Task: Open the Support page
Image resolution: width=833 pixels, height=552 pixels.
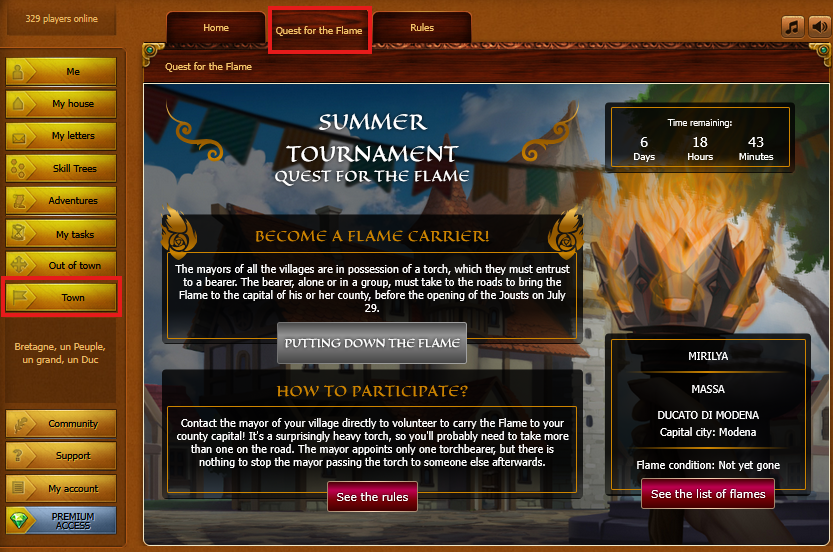Action: point(62,456)
